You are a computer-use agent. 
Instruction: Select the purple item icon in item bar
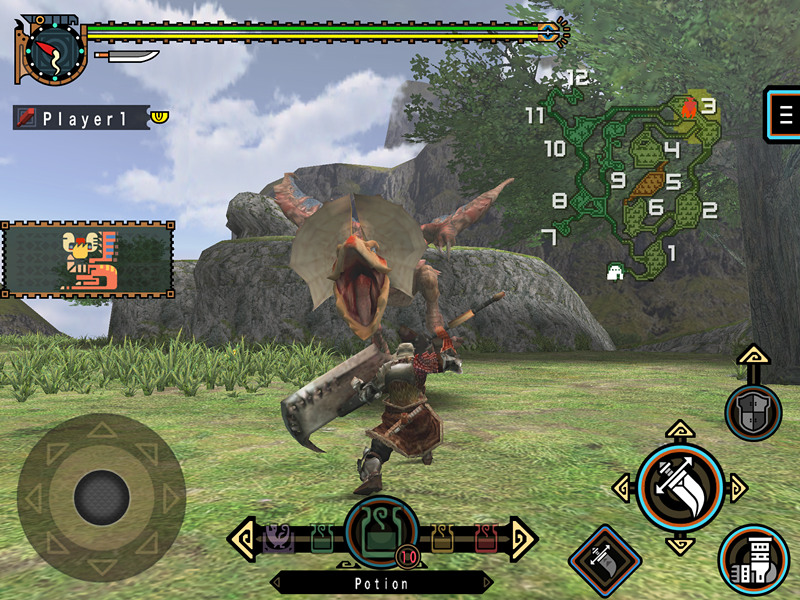tap(277, 540)
